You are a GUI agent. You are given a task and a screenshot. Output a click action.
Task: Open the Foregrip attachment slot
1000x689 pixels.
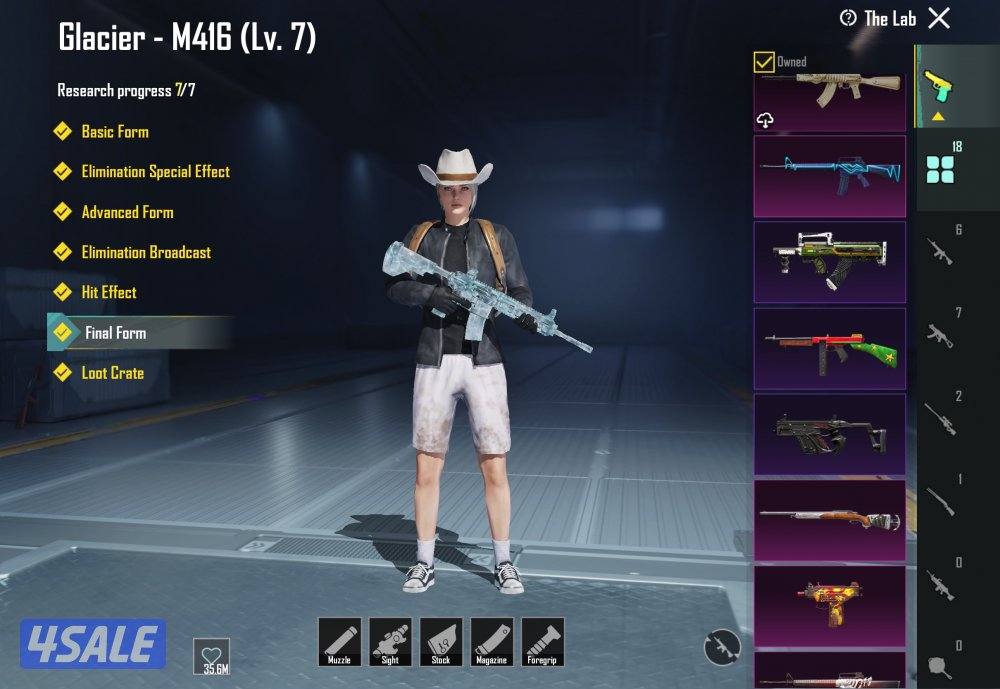(543, 641)
